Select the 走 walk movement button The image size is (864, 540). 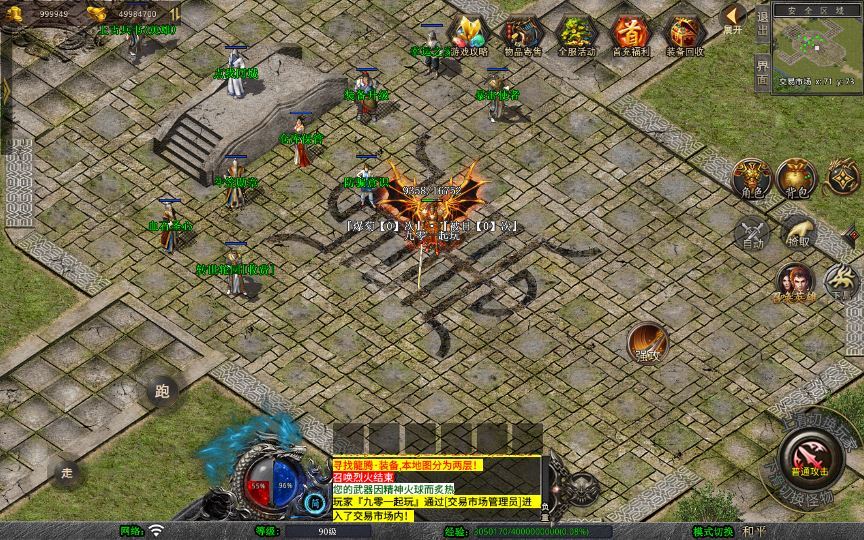pos(67,472)
